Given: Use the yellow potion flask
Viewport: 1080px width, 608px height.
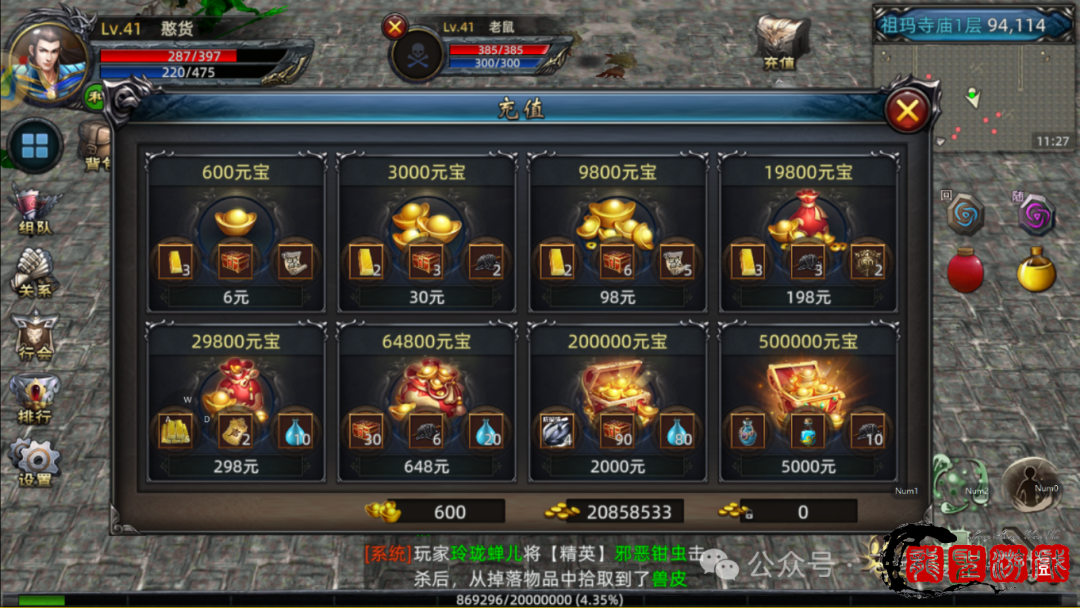Looking at the screenshot, I should (1036, 270).
